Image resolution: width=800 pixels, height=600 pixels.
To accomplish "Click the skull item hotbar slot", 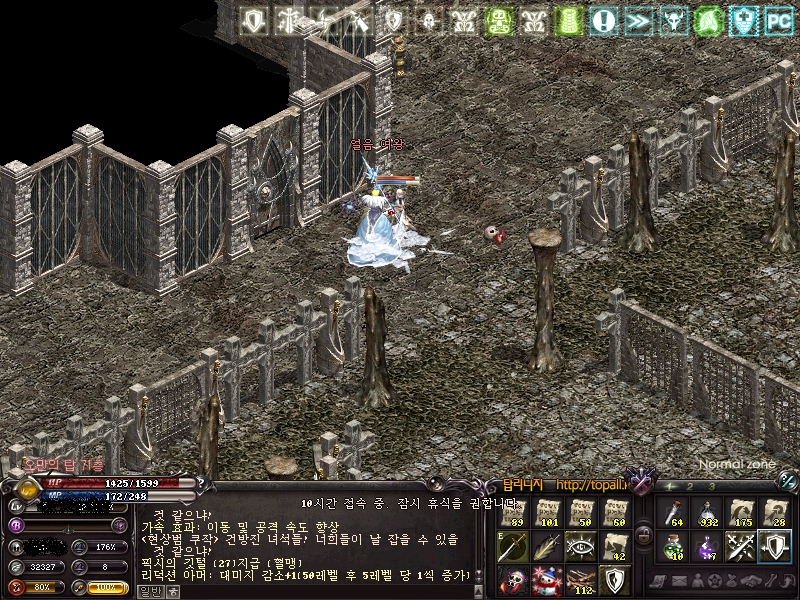I will 513,579.
